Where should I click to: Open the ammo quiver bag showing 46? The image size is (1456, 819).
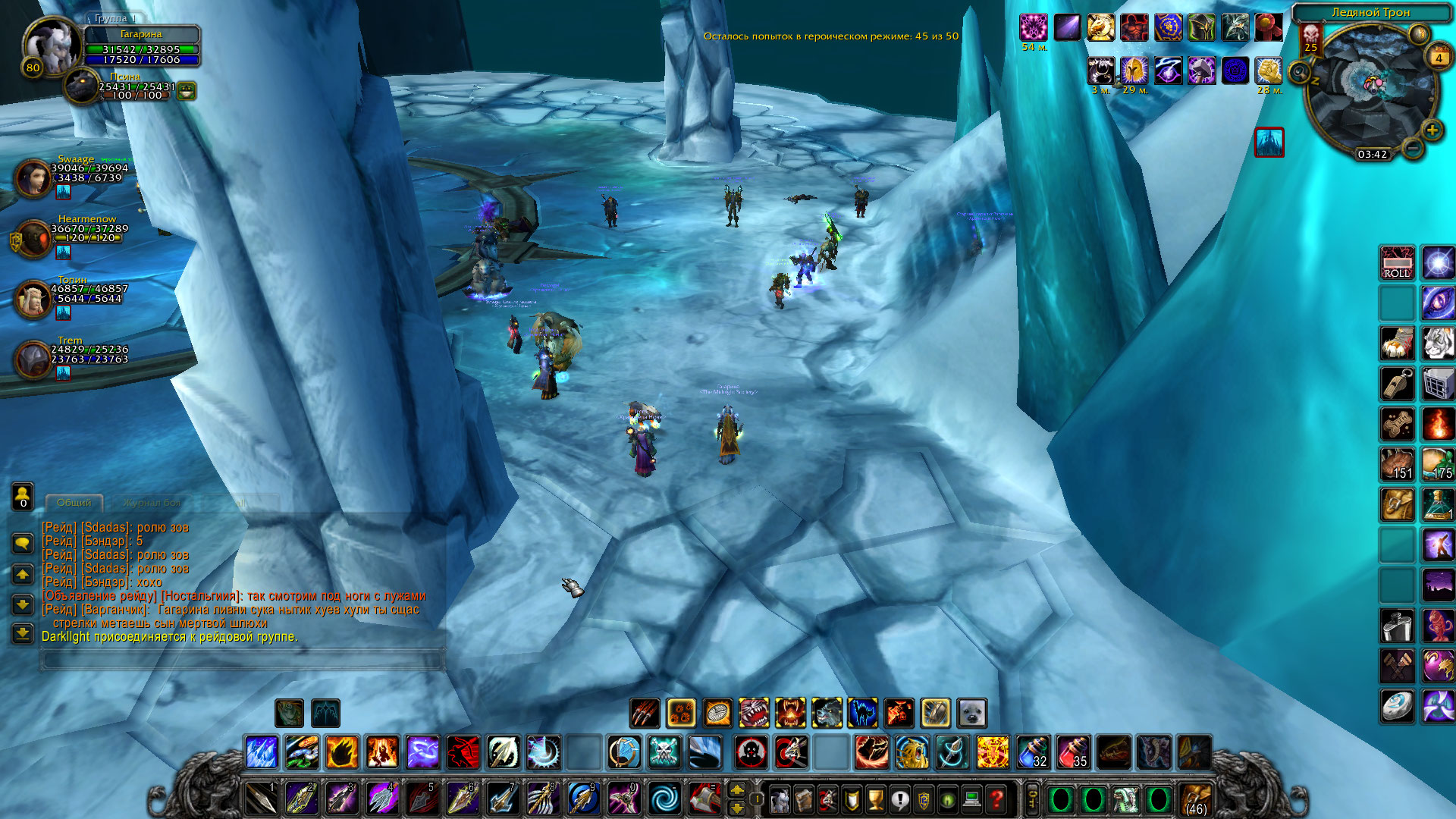tap(1196, 799)
